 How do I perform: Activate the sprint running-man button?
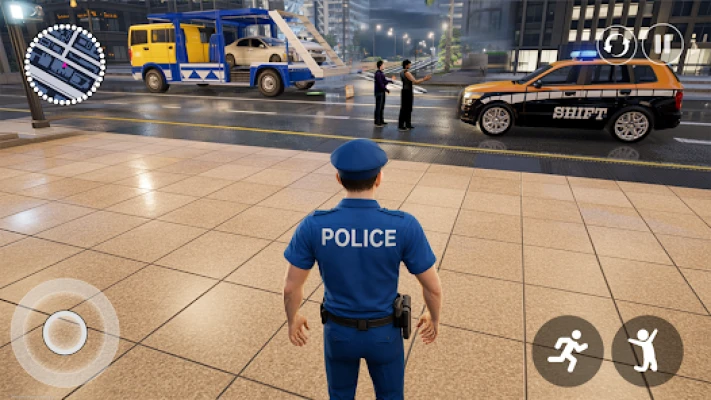[568, 351]
